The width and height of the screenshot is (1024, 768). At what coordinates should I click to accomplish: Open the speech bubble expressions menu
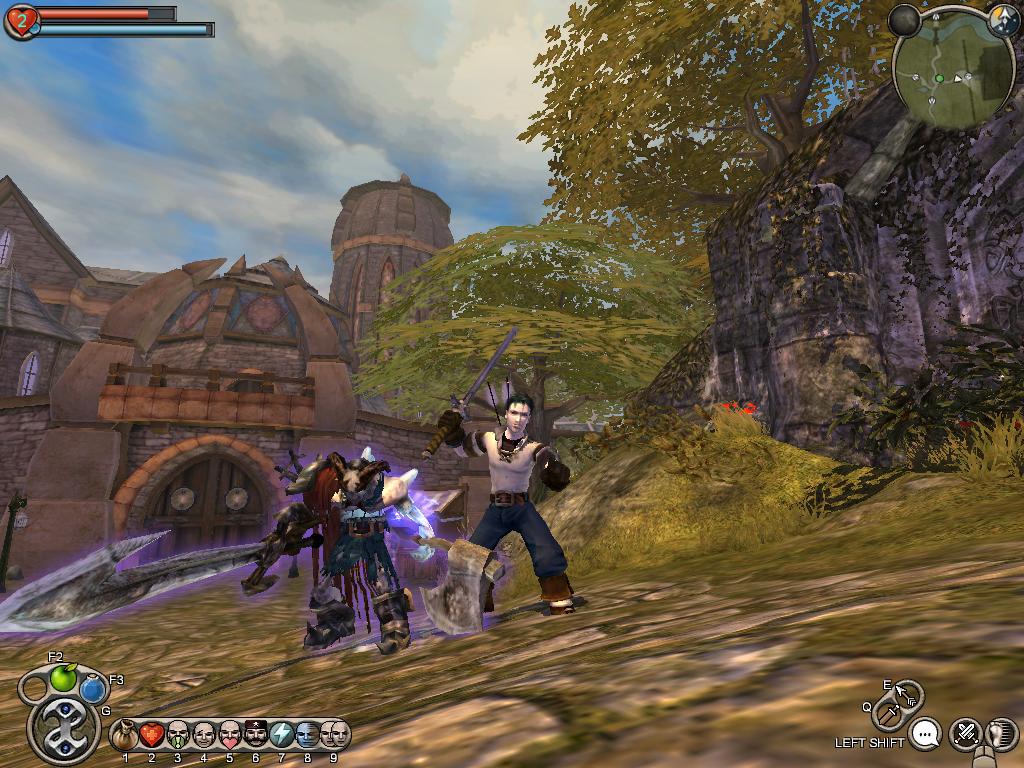[x=928, y=735]
